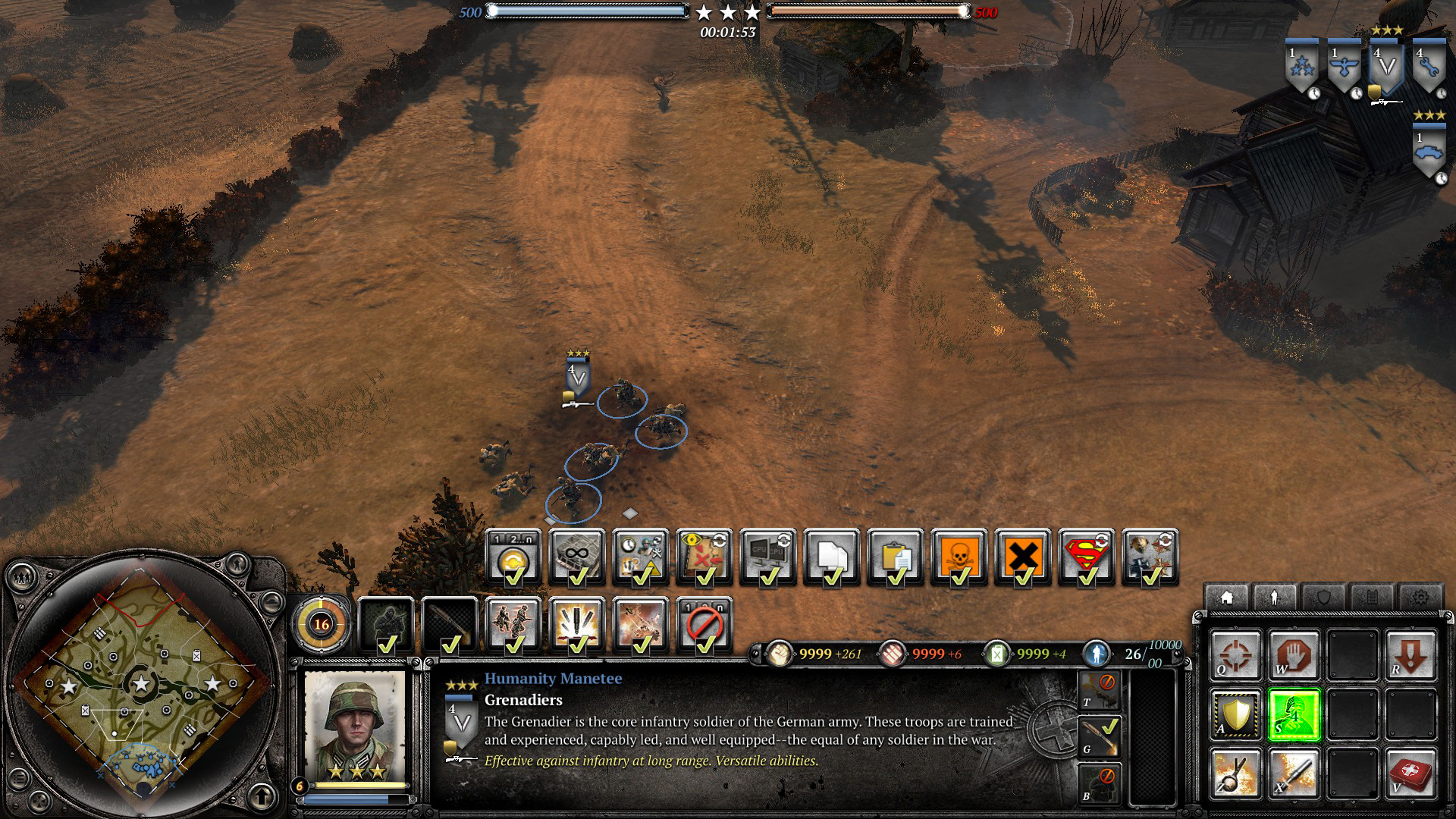Toggle the black X on orange button

1022,557
